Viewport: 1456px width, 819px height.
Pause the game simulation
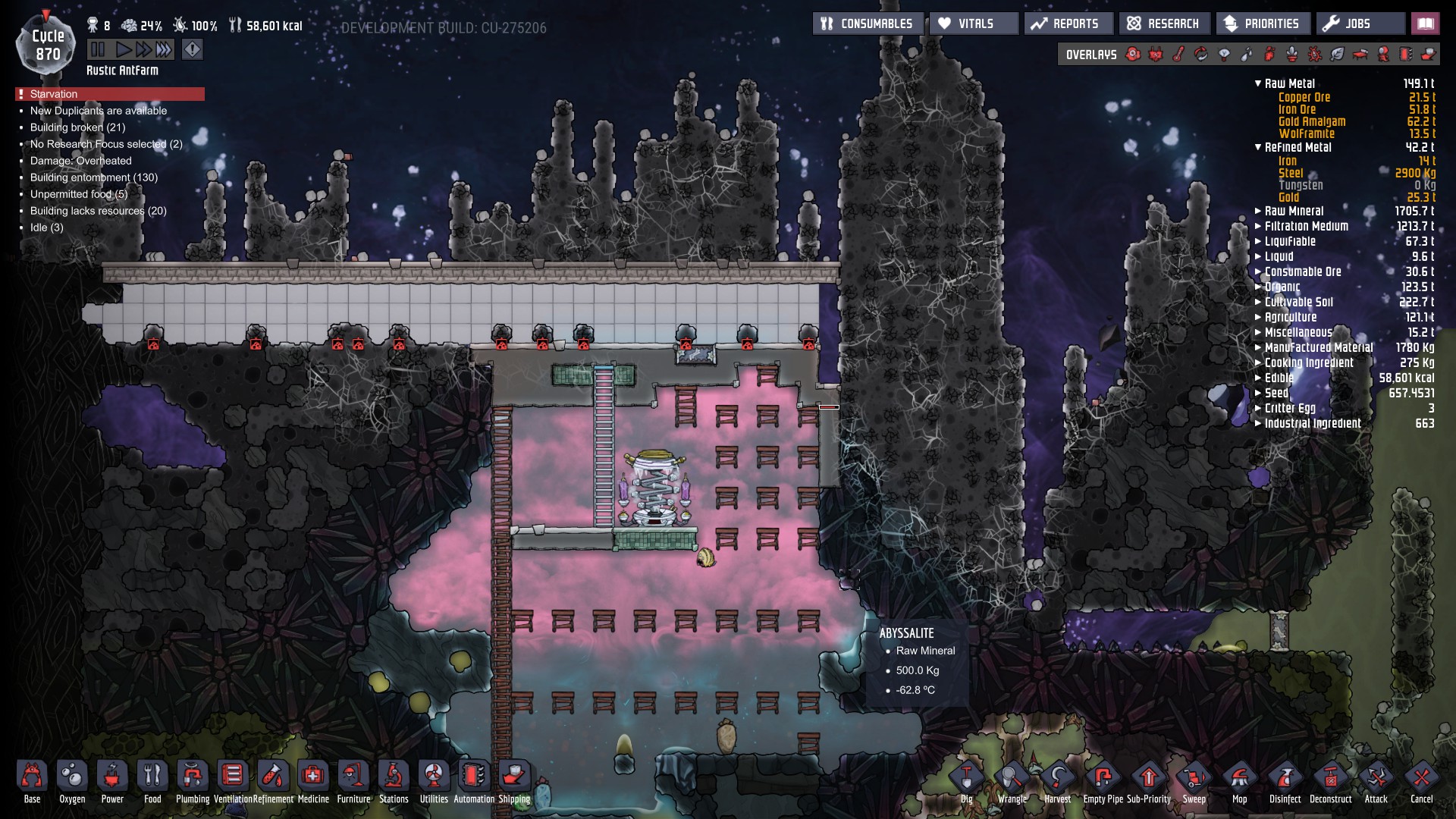tap(98, 50)
